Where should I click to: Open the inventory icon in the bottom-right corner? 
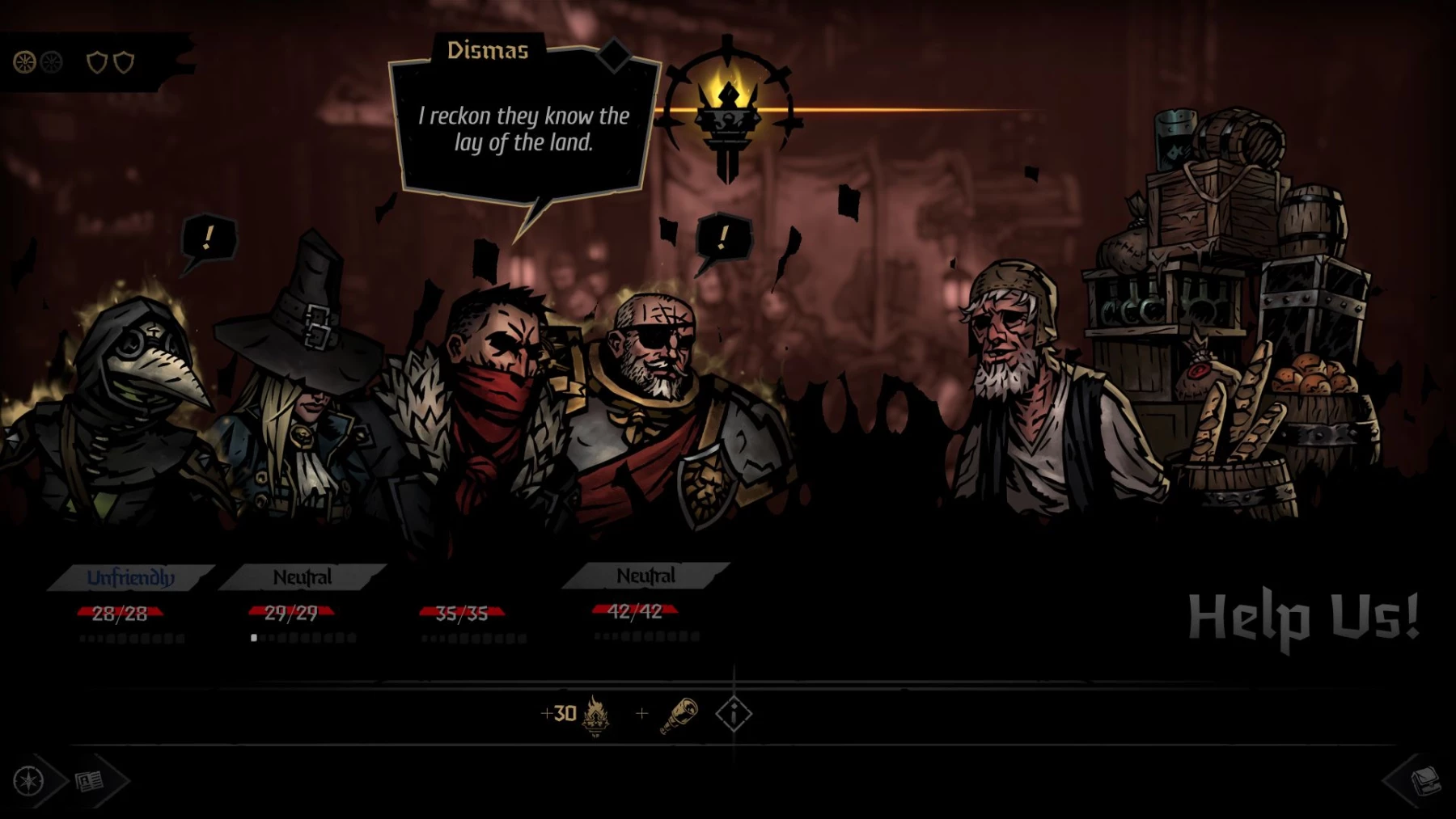[x=1424, y=781]
